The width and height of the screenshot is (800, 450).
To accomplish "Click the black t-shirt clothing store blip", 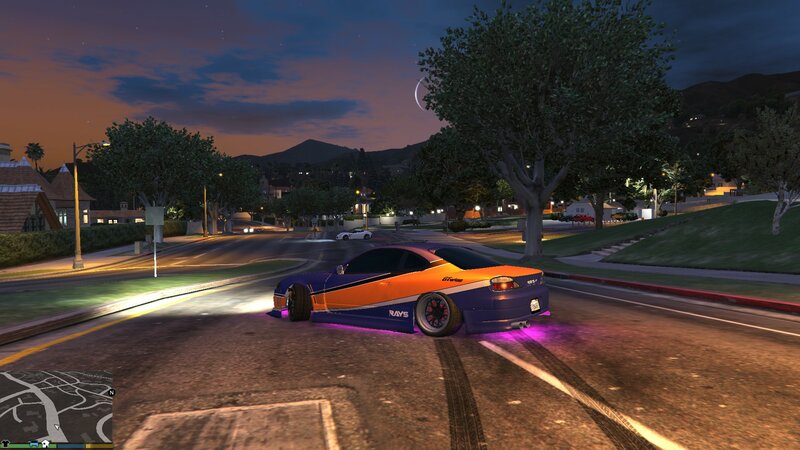I will coord(6,442).
